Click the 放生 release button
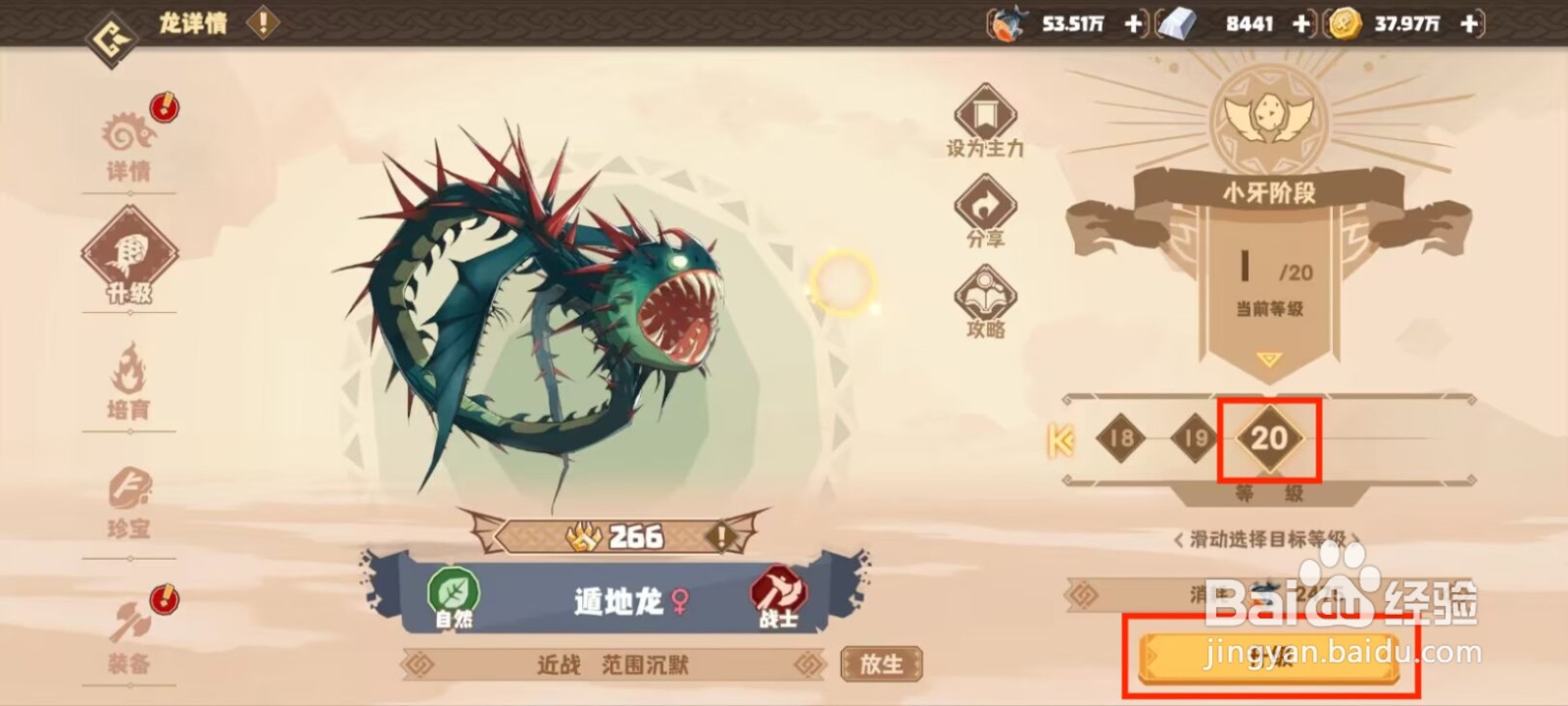The height and width of the screenshot is (706, 1568). tap(880, 663)
